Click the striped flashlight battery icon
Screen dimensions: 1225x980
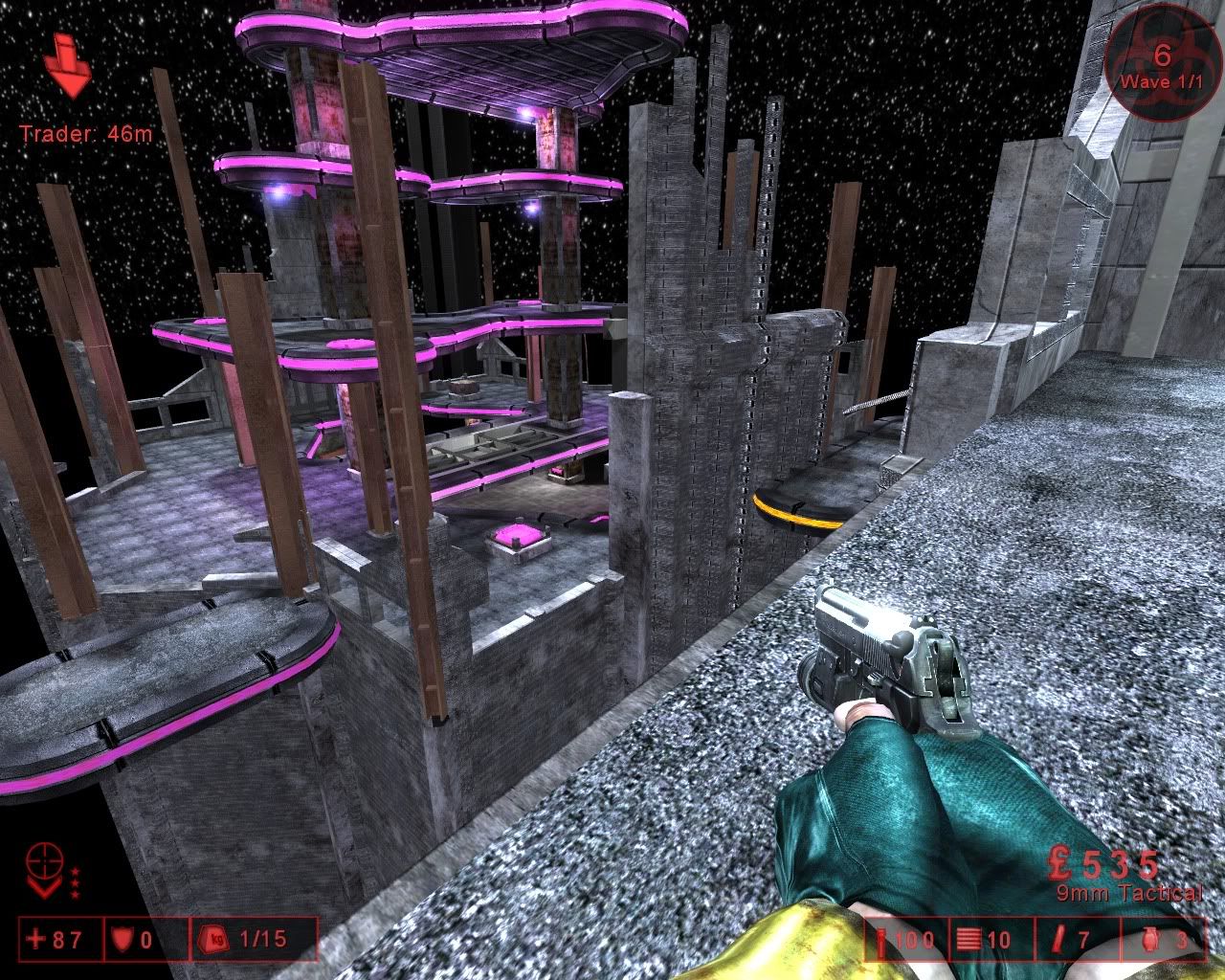(x=968, y=941)
